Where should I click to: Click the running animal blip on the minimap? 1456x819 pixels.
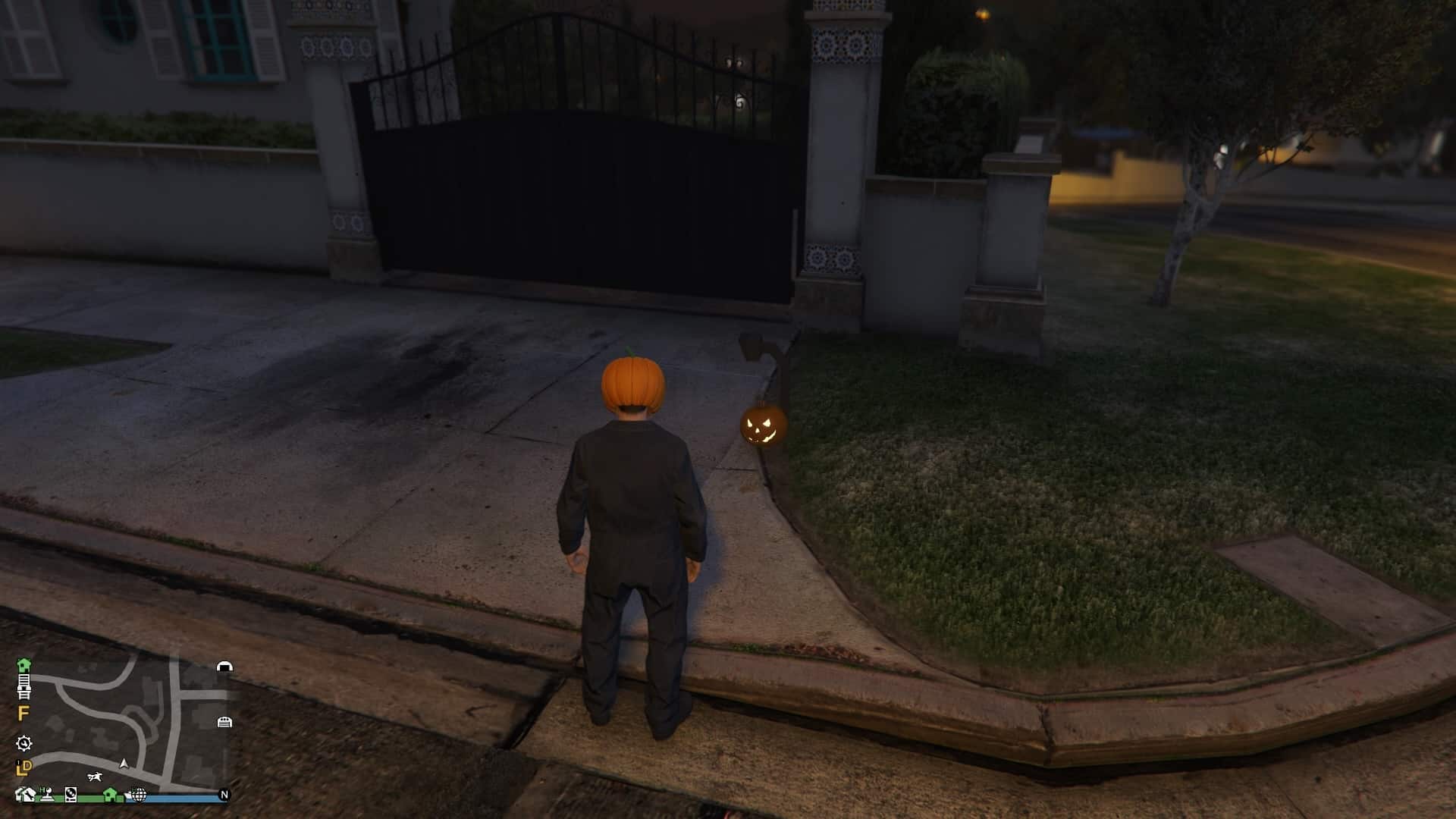tap(95, 777)
